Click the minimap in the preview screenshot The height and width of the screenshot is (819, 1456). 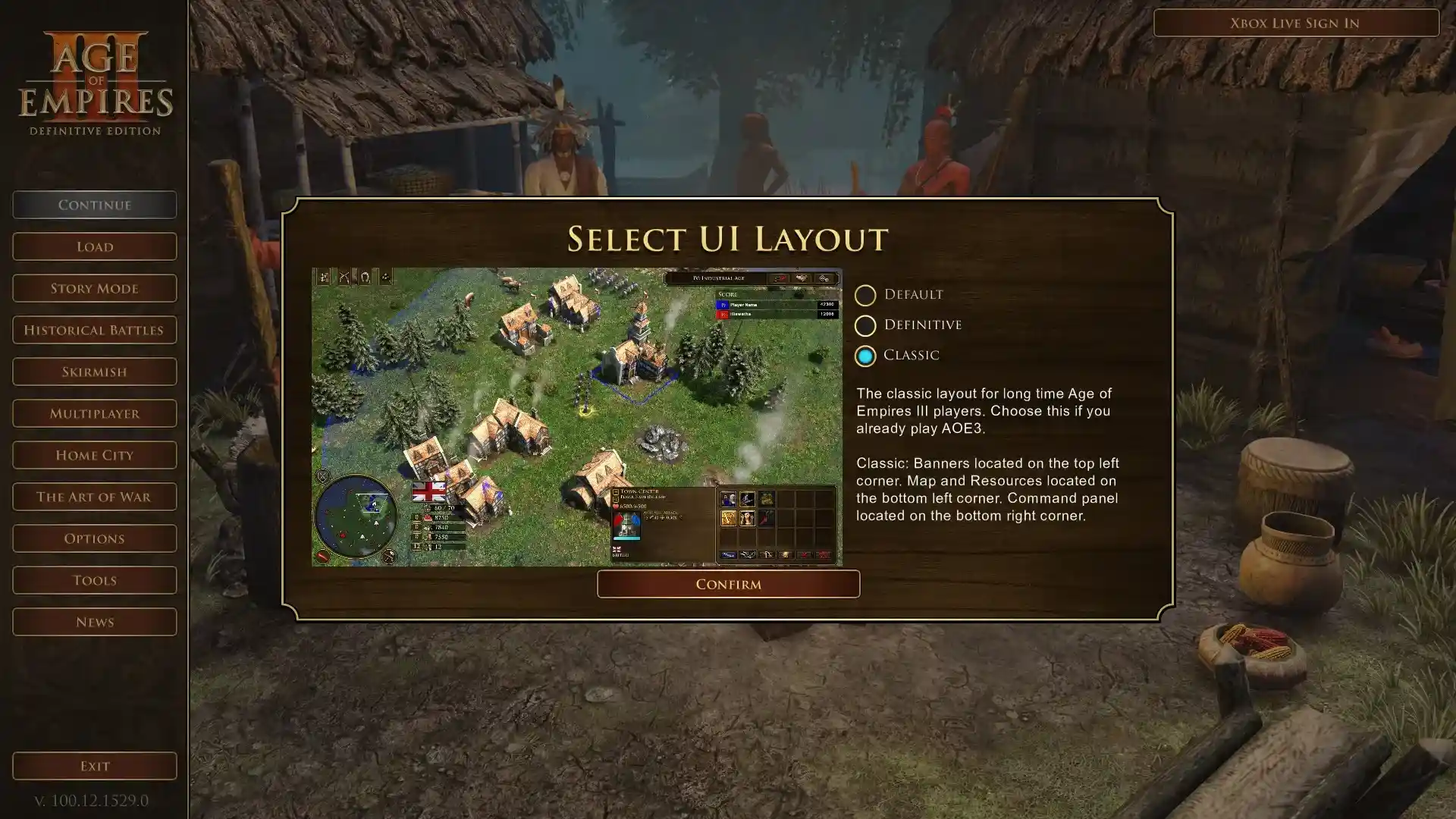coord(356,516)
